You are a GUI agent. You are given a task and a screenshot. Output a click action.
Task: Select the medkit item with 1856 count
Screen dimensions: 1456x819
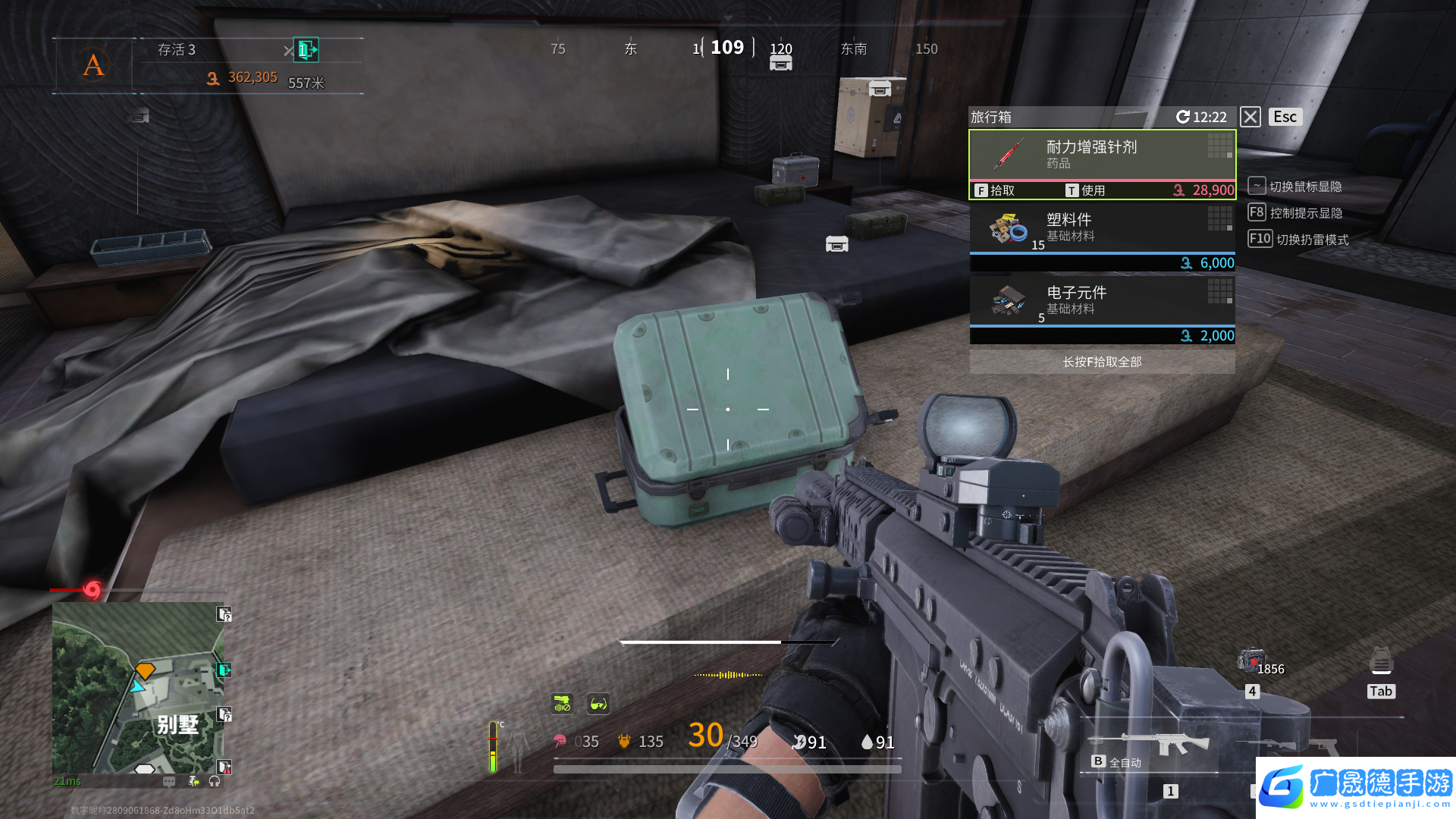(x=1252, y=662)
